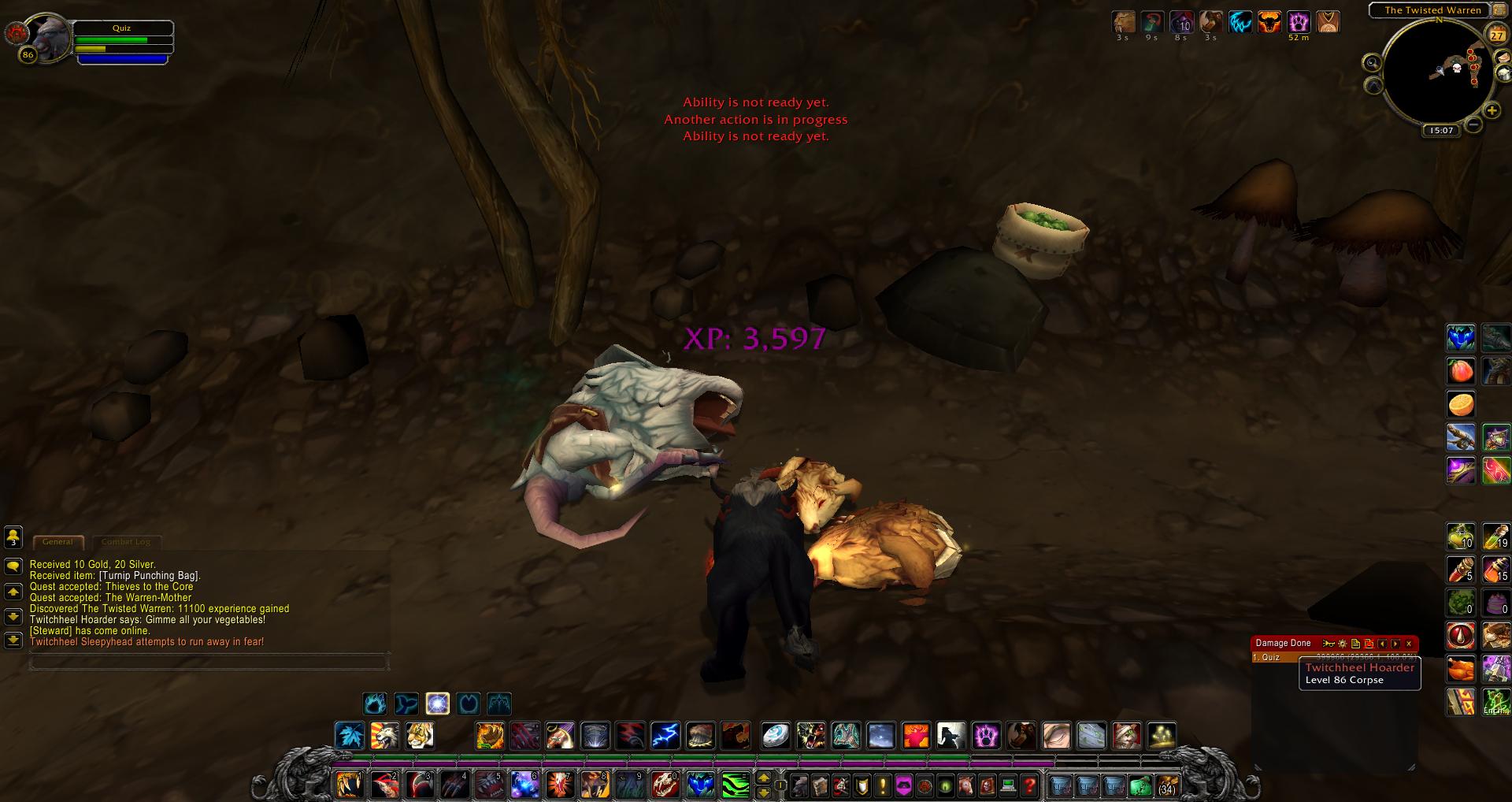This screenshot has width=1512, height=802.
Task: Select the General chat tab
Action: click(57, 542)
